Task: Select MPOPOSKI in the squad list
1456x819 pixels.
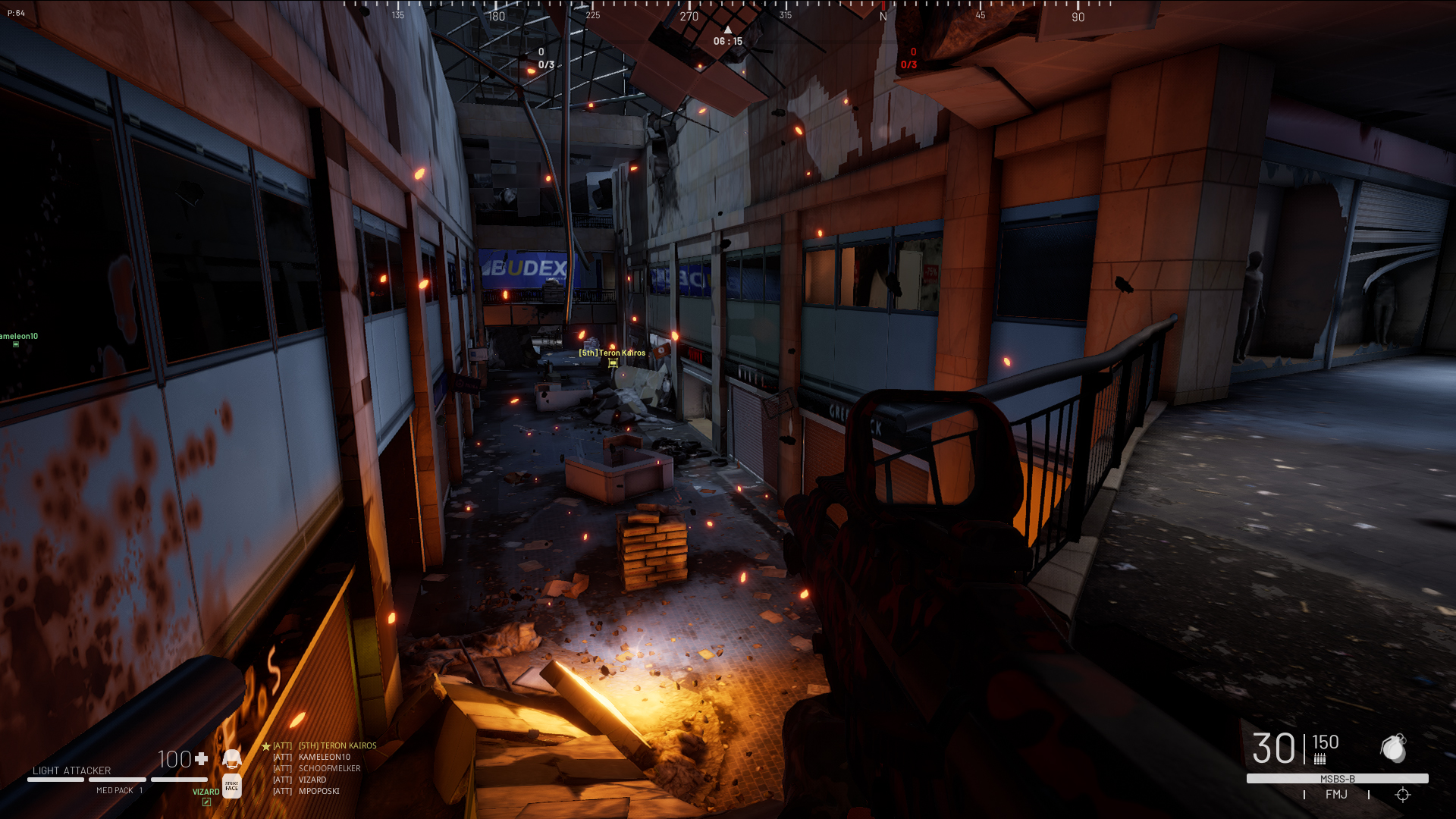Action: (318, 792)
